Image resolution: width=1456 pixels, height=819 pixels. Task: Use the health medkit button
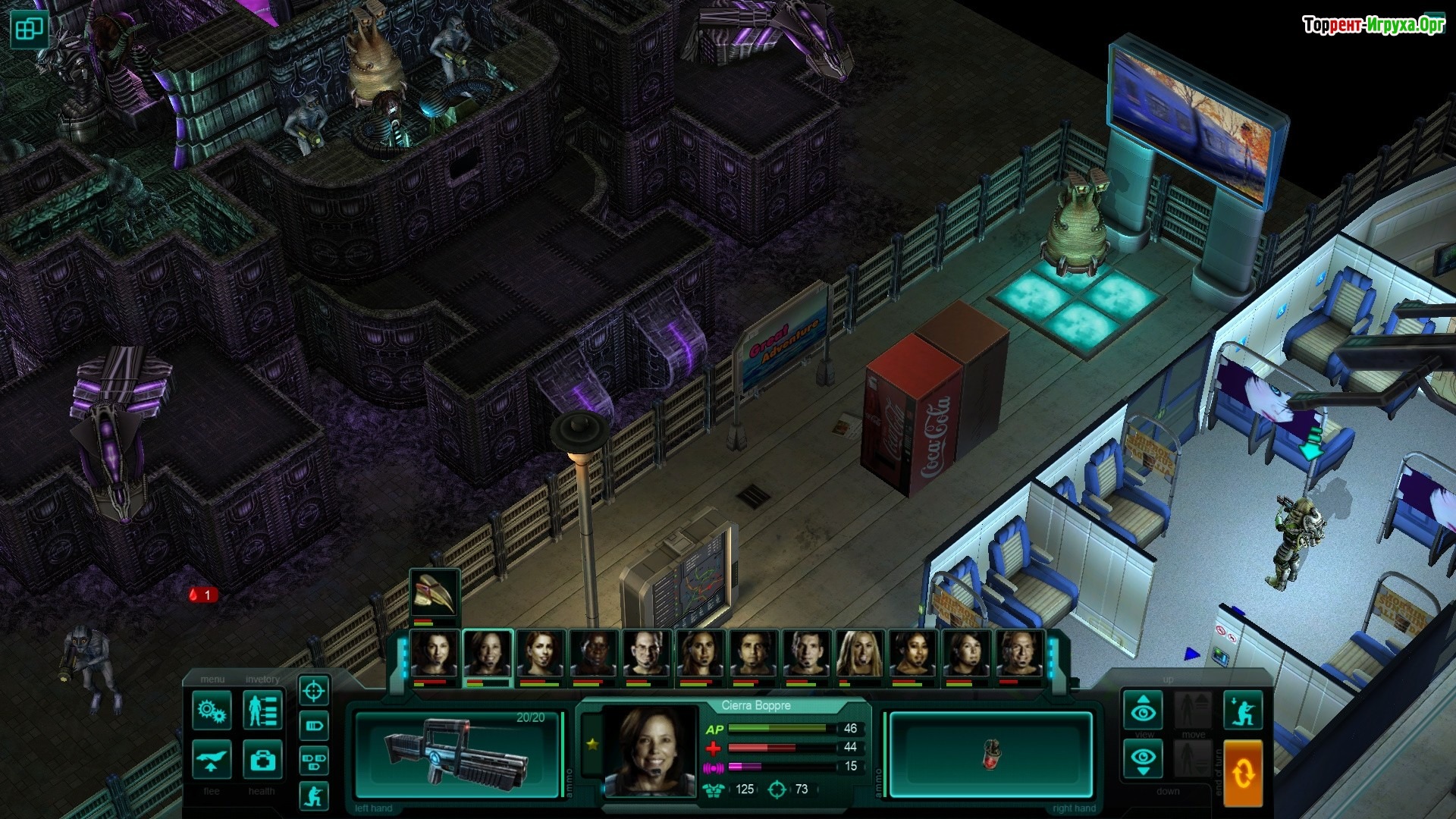[x=262, y=759]
